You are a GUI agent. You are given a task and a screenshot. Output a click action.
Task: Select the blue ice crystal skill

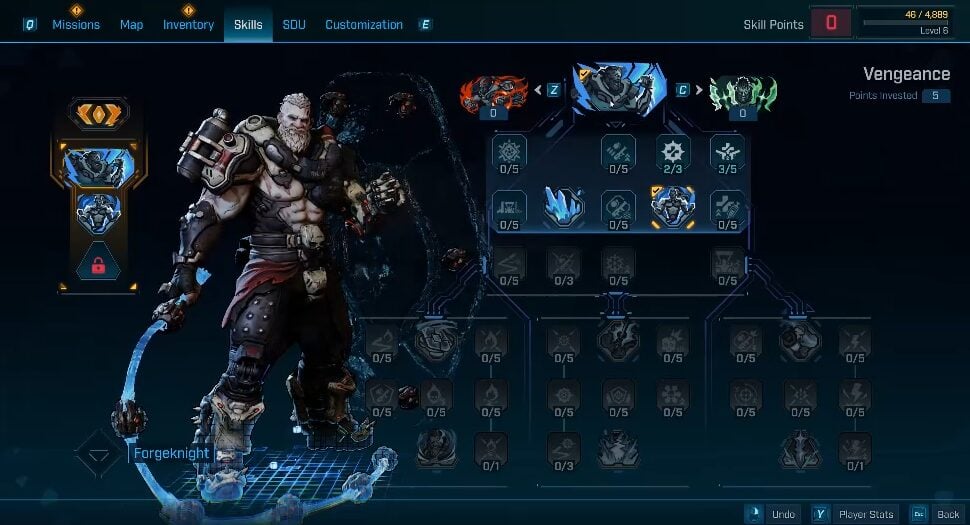pyautogui.click(x=564, y=206)
